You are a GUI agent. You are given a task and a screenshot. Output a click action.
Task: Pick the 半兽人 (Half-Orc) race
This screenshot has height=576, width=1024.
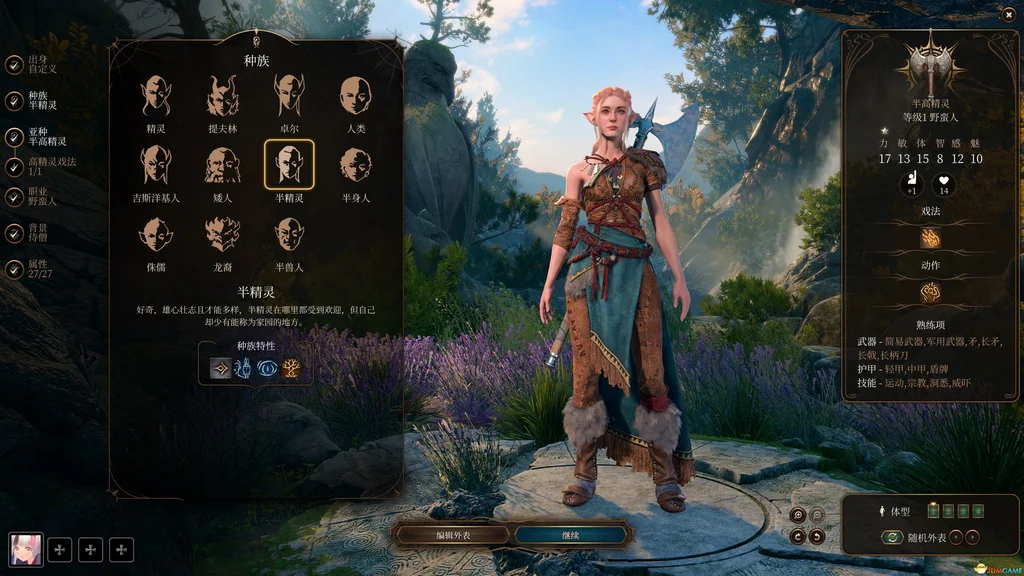point(289,235)
